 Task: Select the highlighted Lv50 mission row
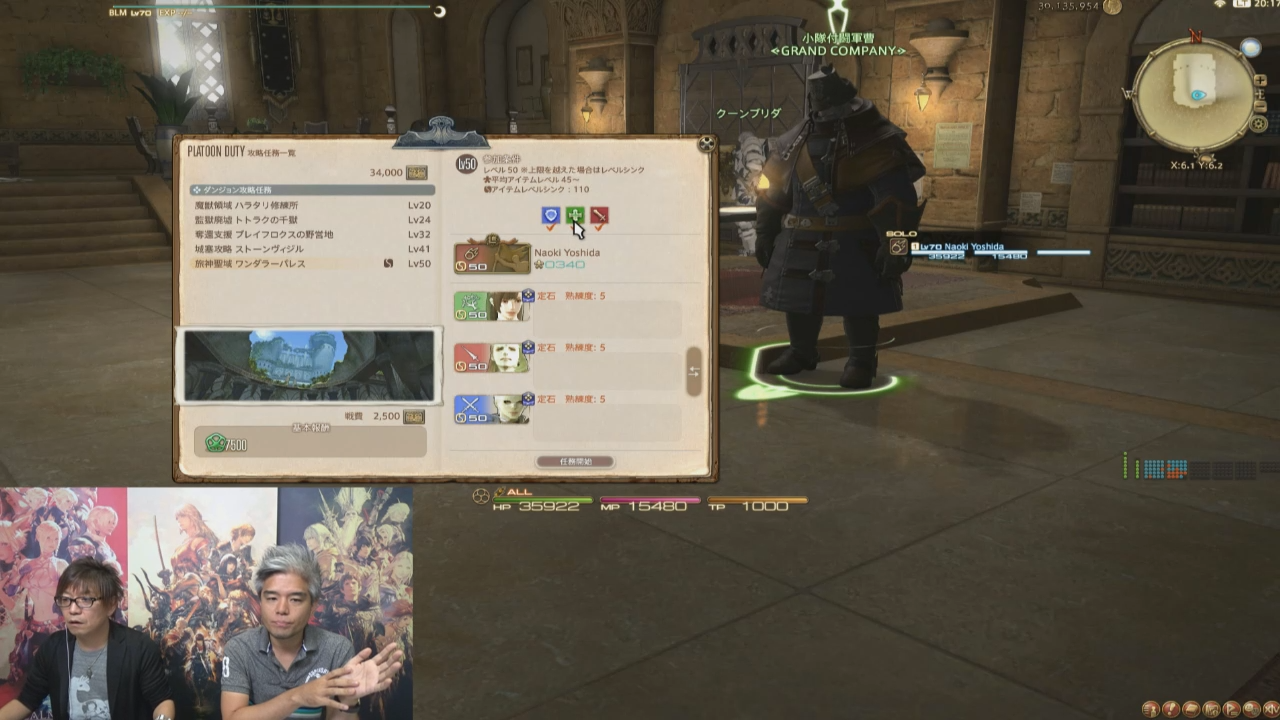[310, 264]
